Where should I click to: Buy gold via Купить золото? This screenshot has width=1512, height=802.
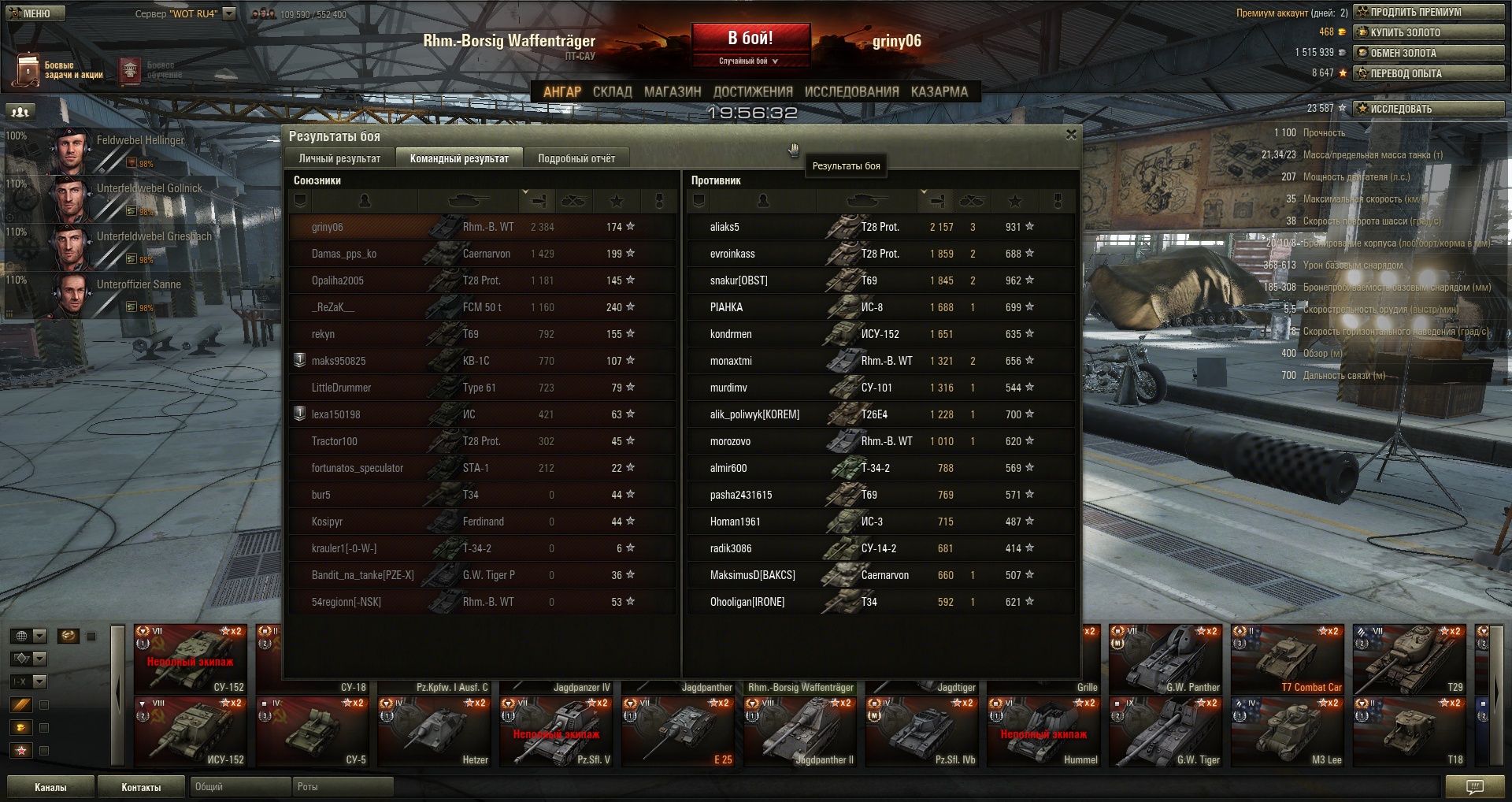point(1429,32)
